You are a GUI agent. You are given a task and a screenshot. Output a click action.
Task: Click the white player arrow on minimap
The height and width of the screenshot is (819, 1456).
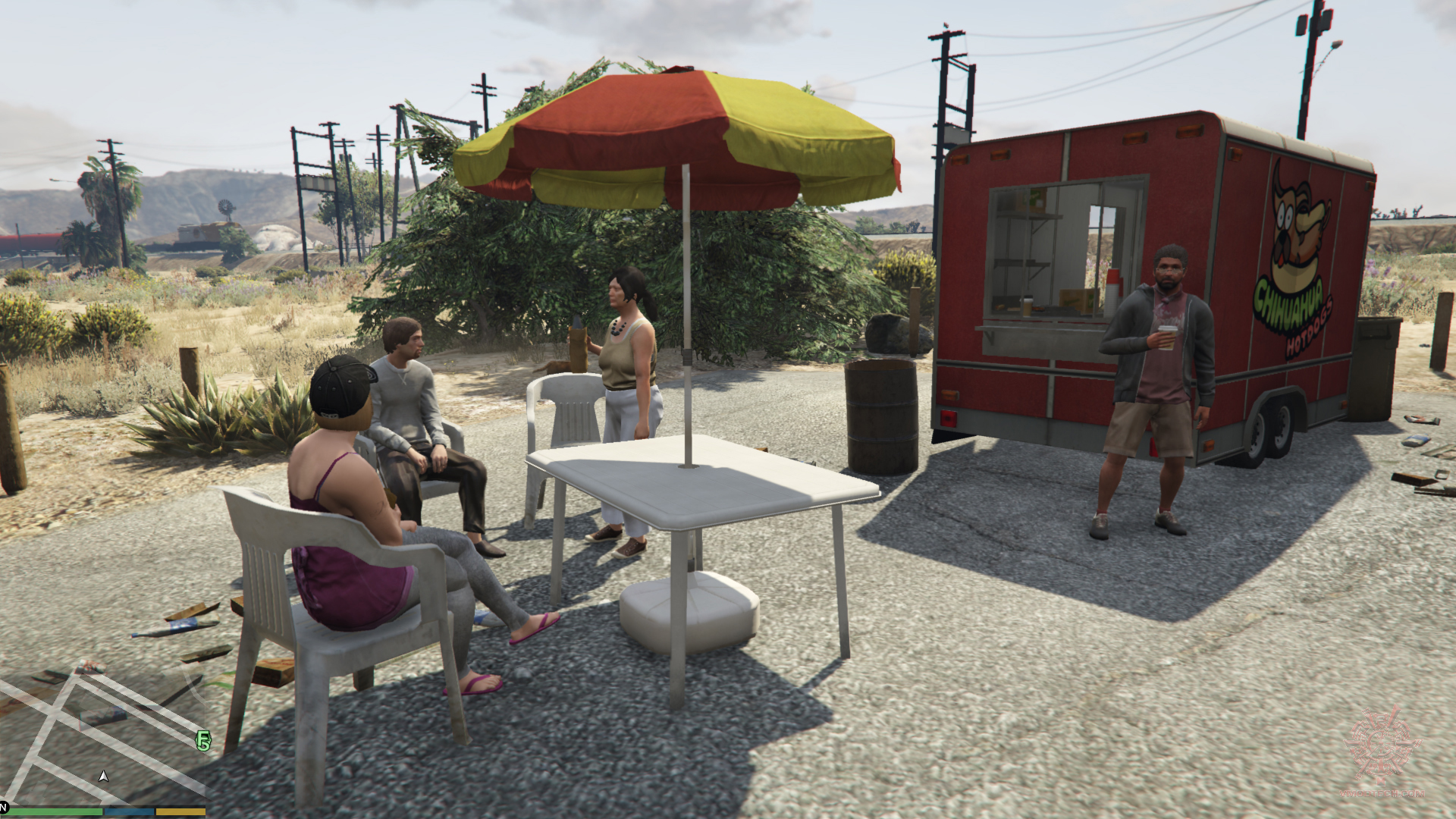[104, 776]
